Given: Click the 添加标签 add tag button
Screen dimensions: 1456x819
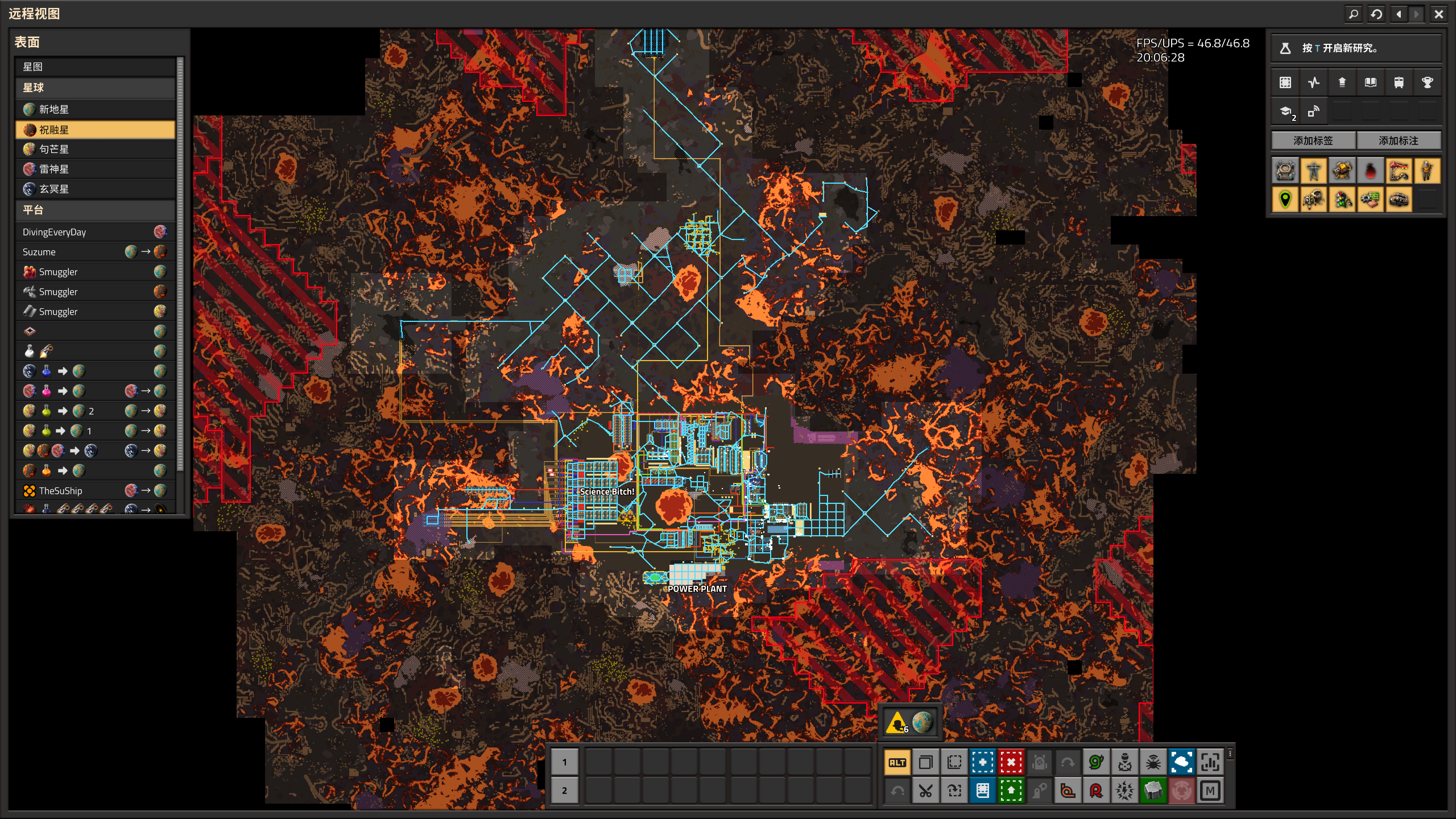Looking at the screenshot, I should pyautogui.click(x=1313, y=140).
